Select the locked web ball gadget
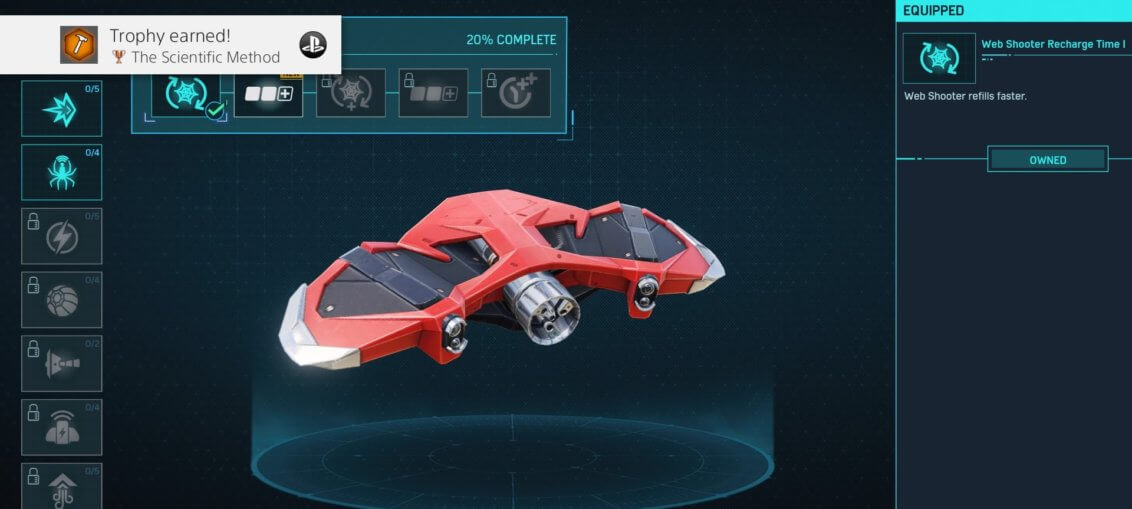 (x=62, y=300)
